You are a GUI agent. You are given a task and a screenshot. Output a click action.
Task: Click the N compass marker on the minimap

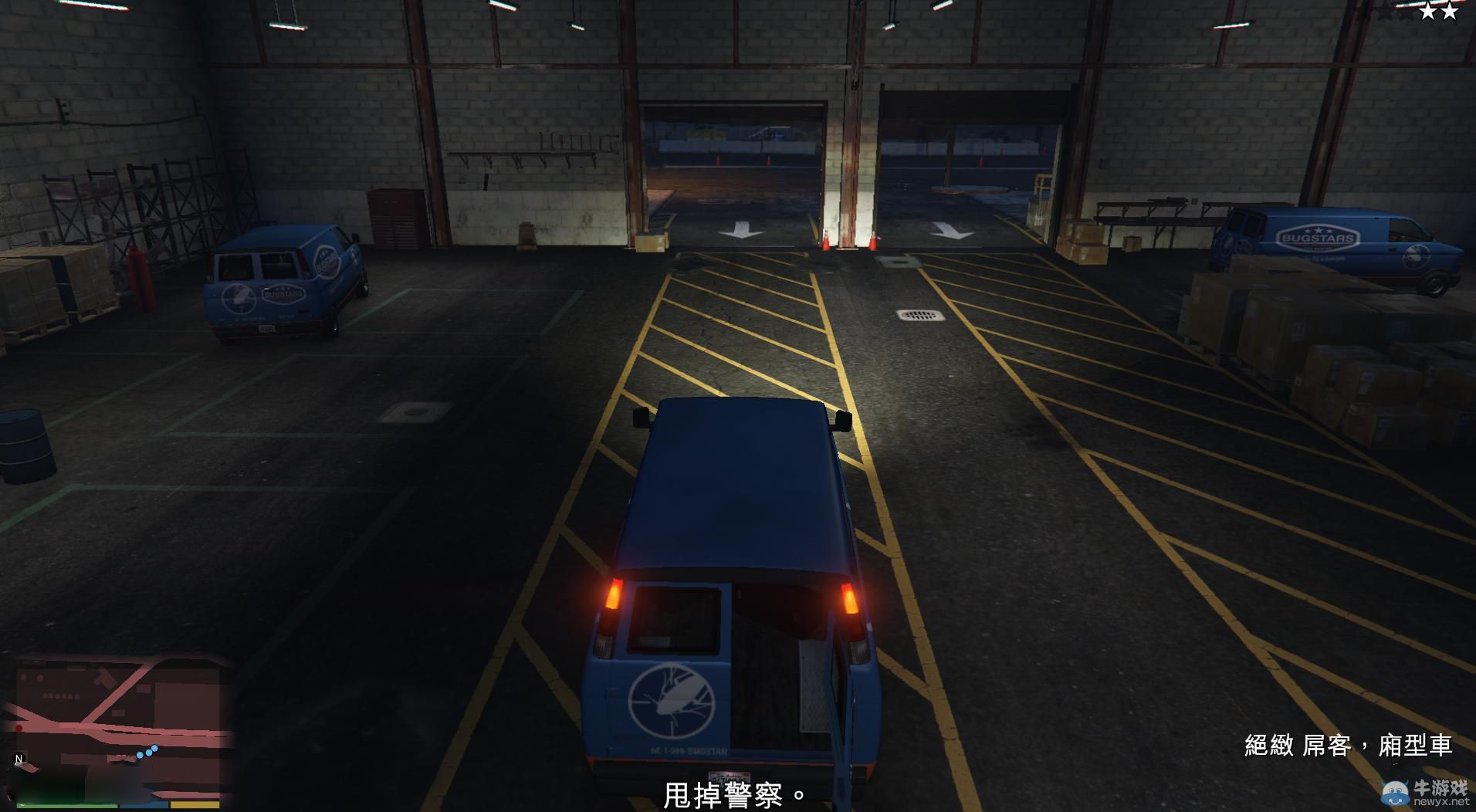click(19, 758)
